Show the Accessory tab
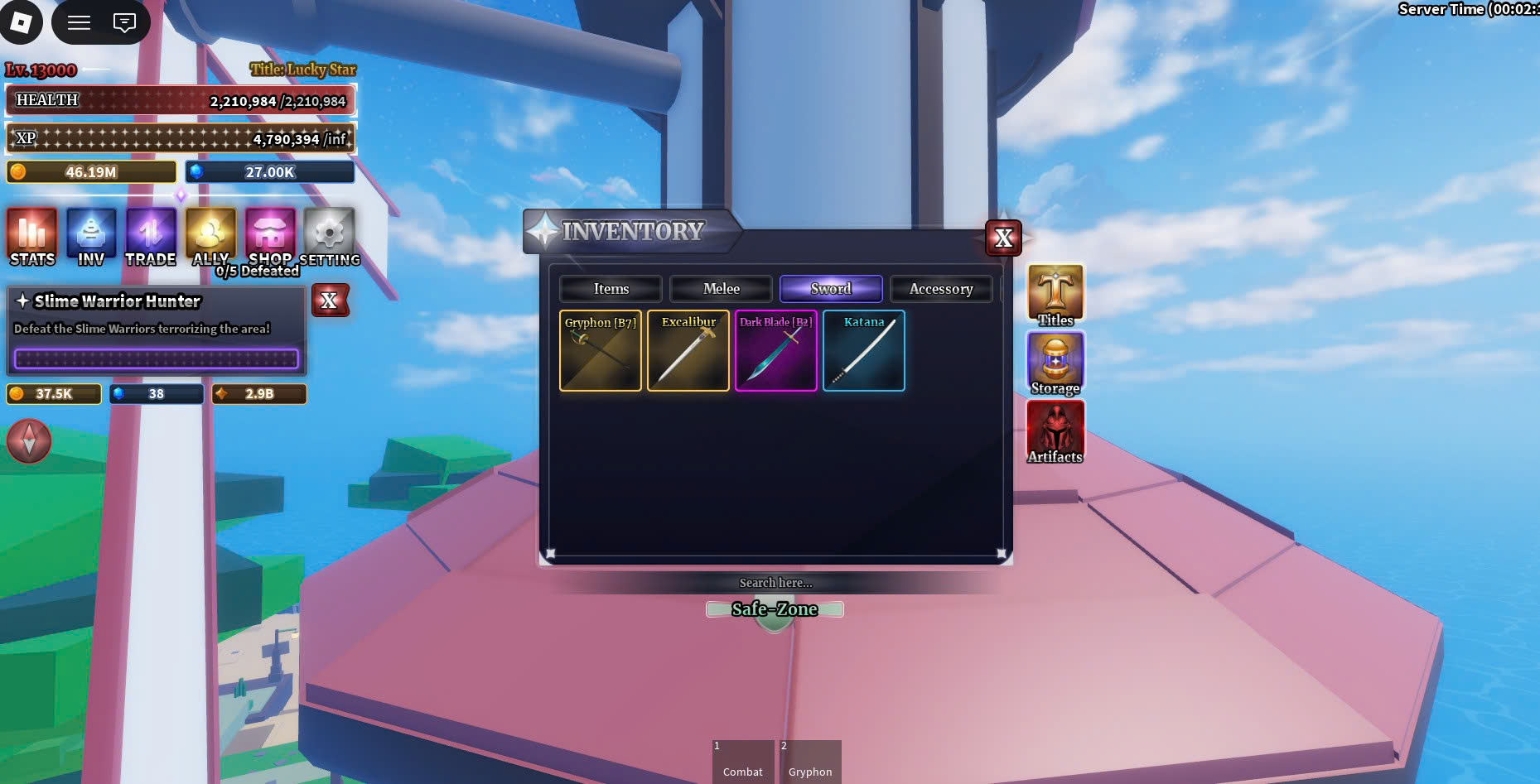 (x=941, y=289)
